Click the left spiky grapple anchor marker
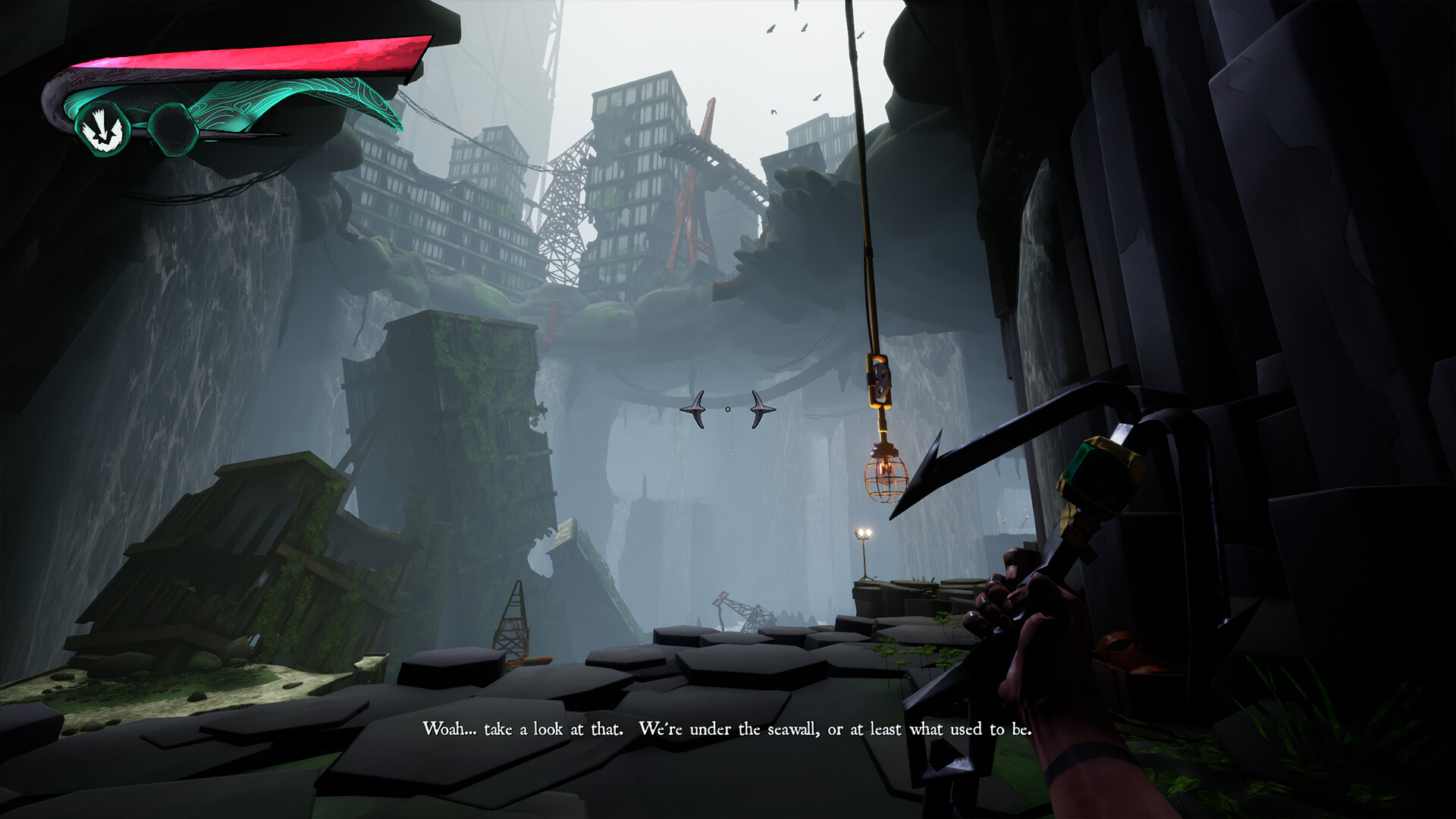The image size is (1456, 819). (x=695, y=409)
